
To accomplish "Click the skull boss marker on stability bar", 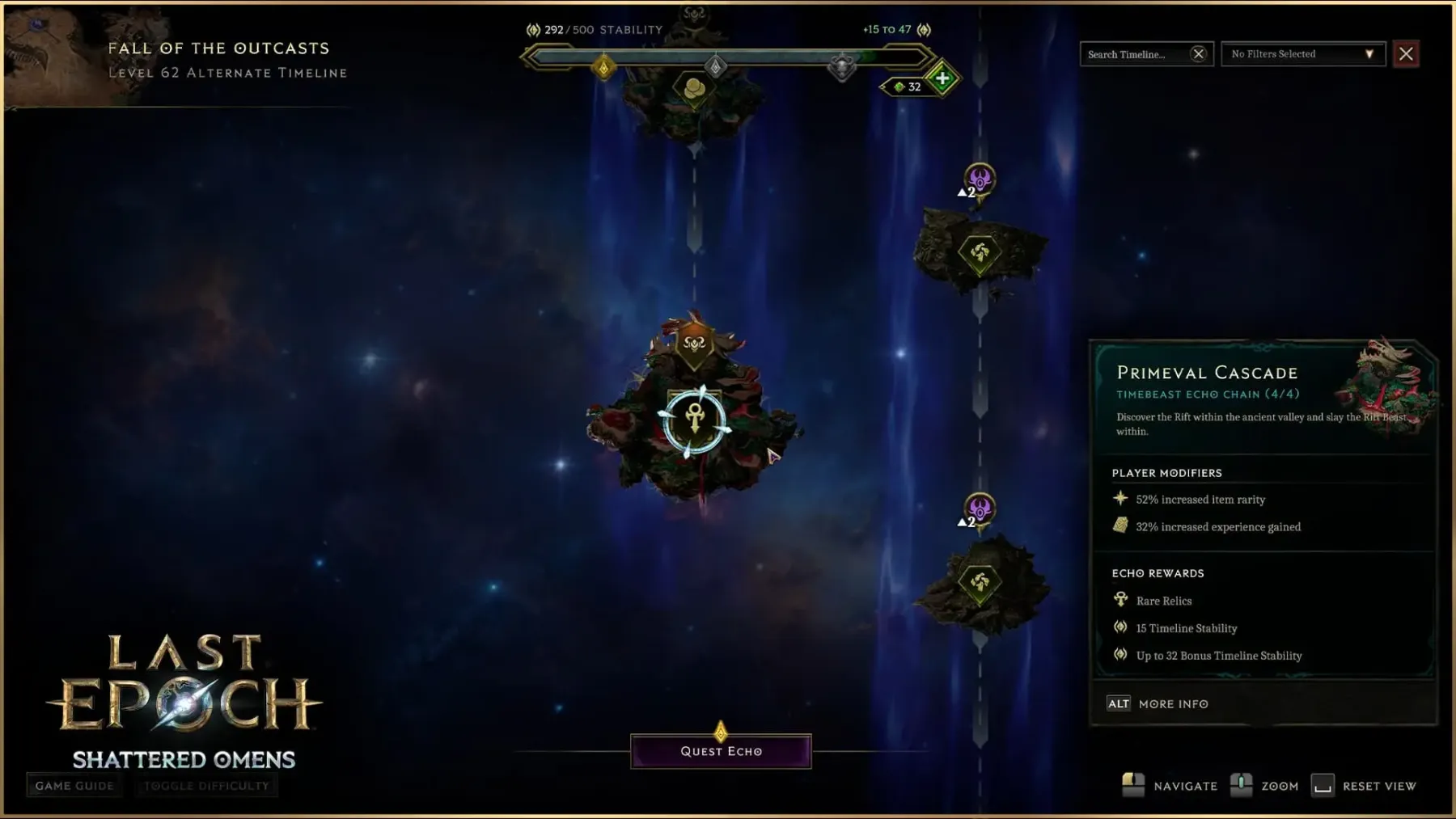I will coord(842,67).
